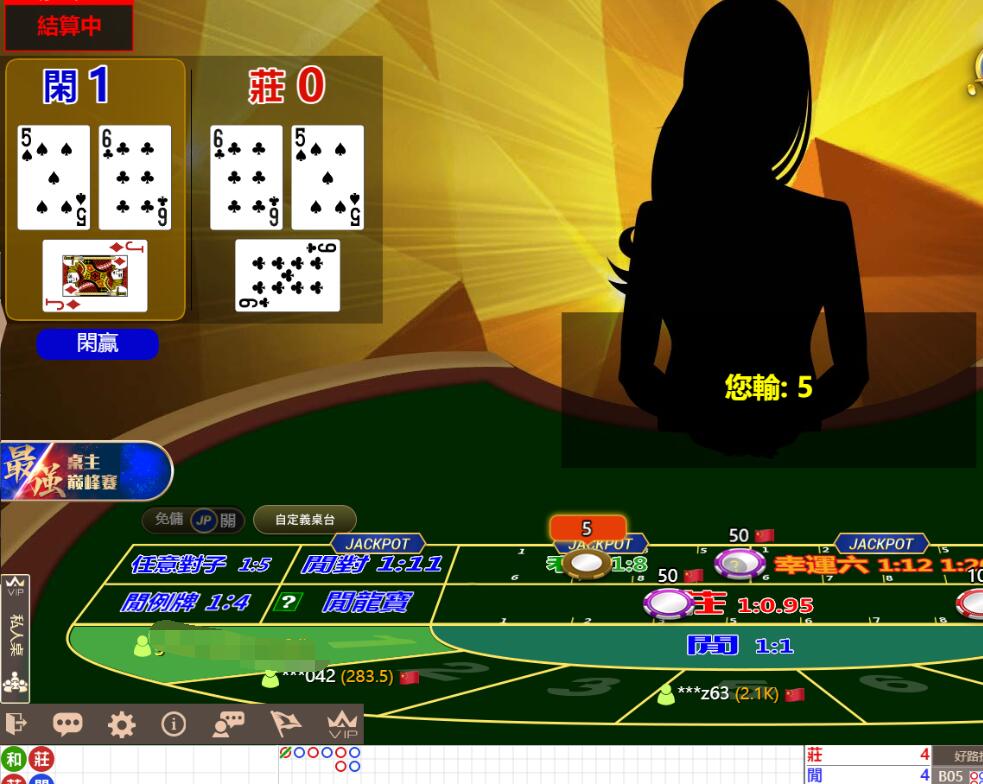
Task: Click the flag icon in toolbar
Action: [286, 724]
